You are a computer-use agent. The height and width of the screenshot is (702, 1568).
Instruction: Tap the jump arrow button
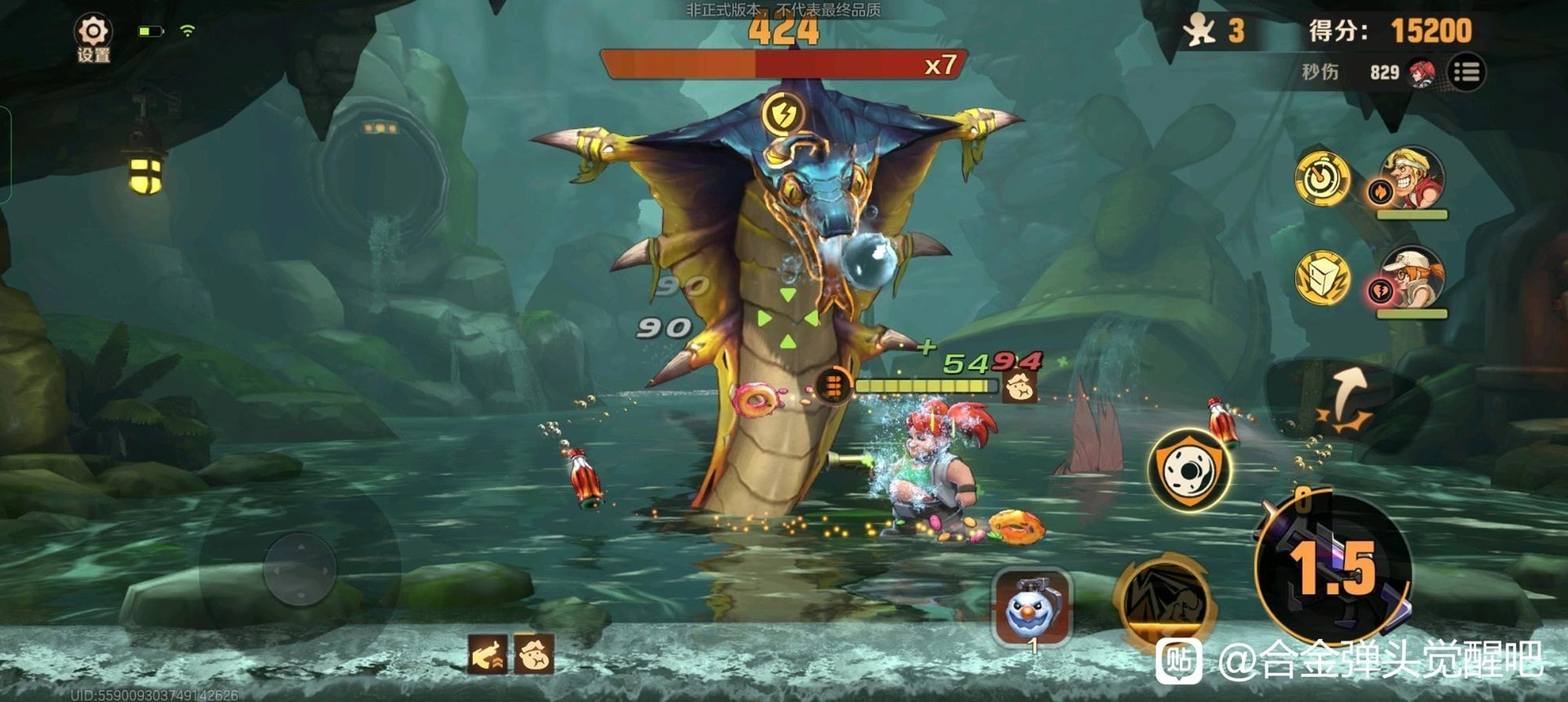(x=1345, y=399)
